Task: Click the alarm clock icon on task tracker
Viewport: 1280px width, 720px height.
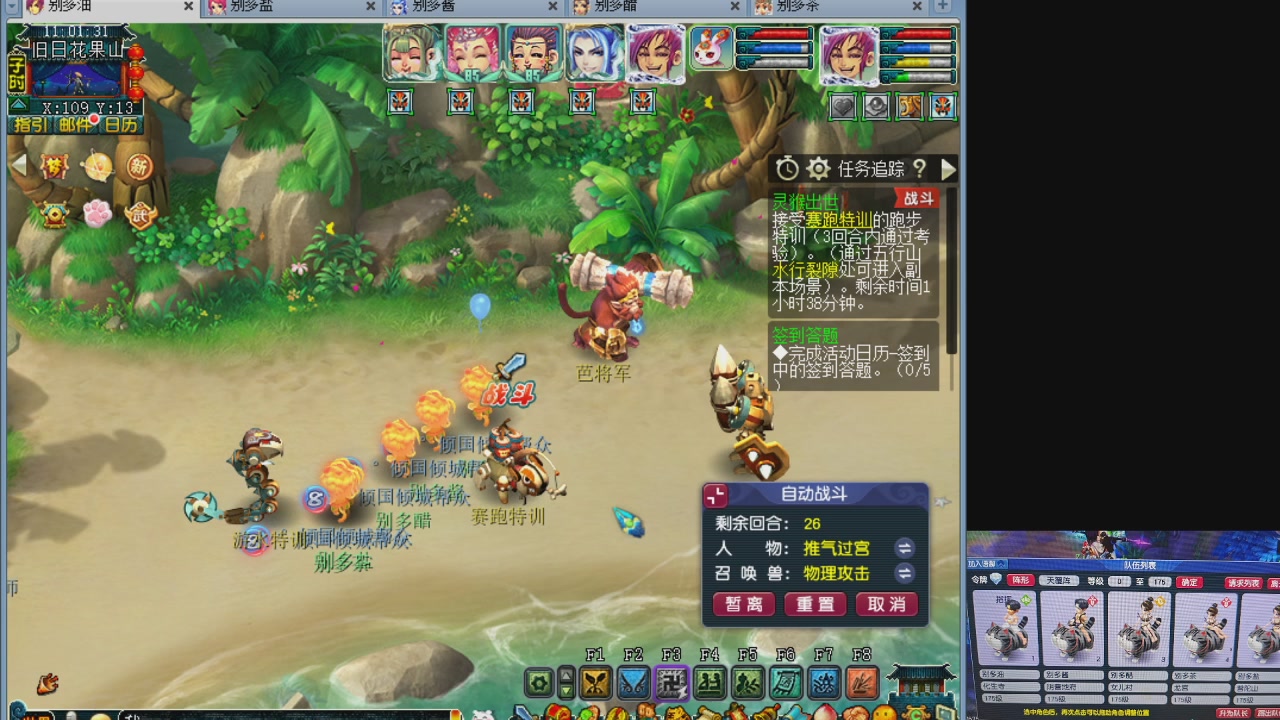Action: coord(787,168)
